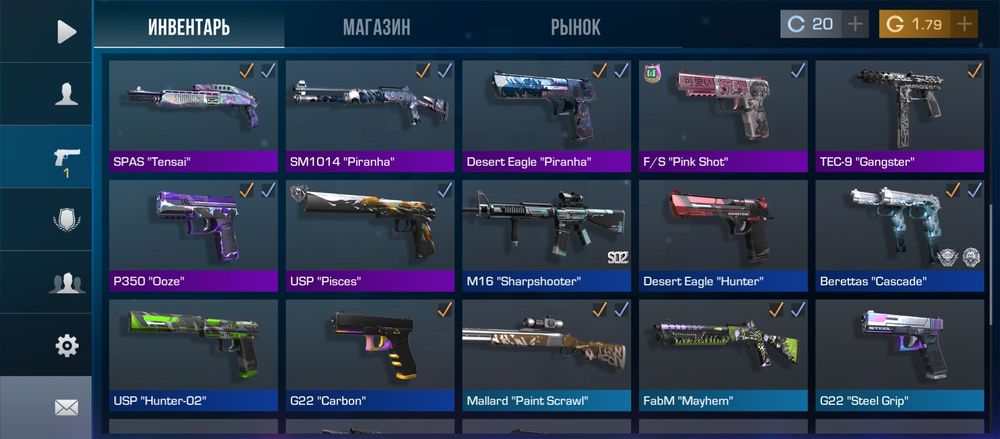Switch to the Магазин tab
1000x439 pixels.
coord(376,26)
